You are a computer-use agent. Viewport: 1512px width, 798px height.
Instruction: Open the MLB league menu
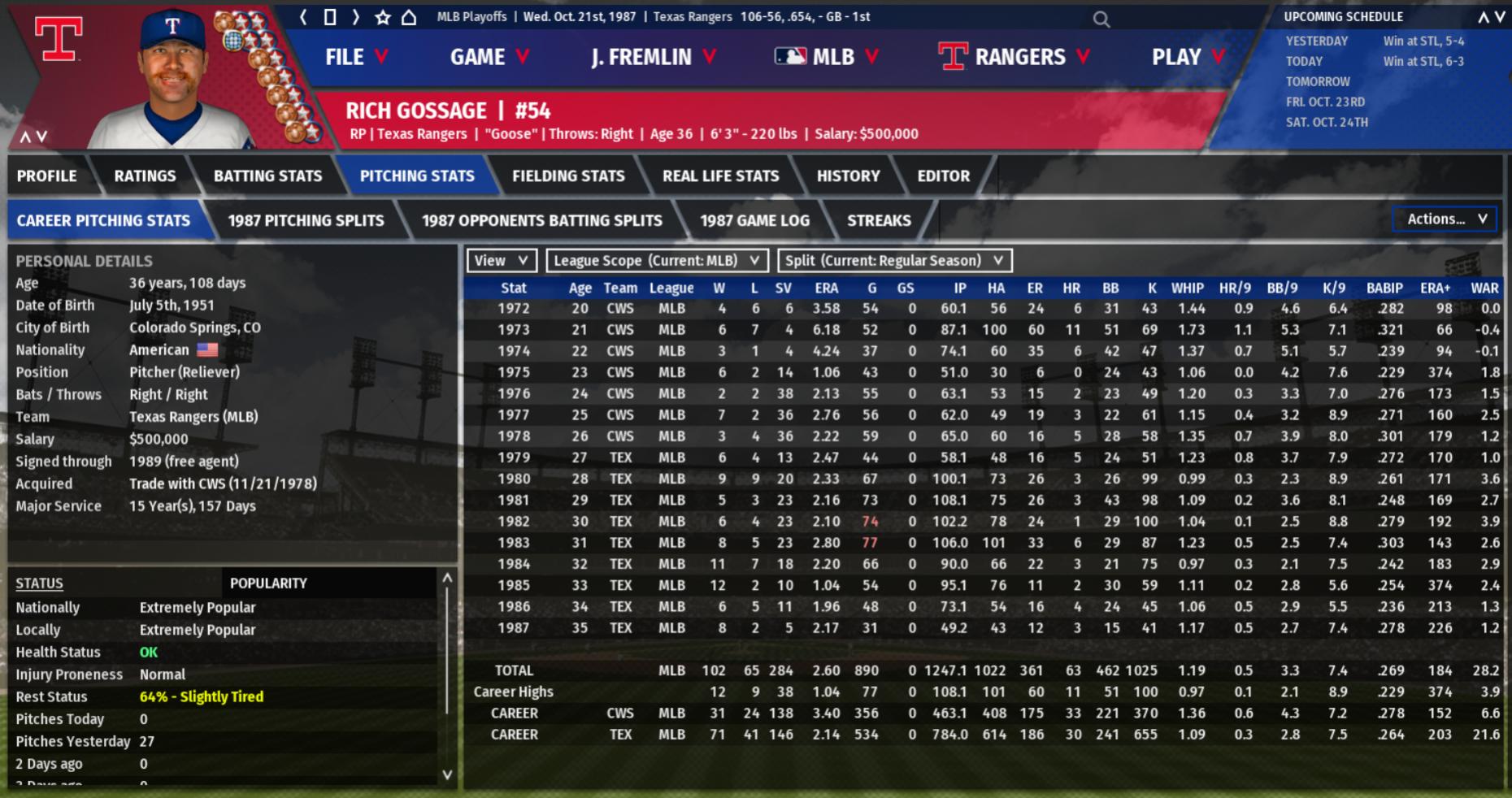[x=827, y=57]
